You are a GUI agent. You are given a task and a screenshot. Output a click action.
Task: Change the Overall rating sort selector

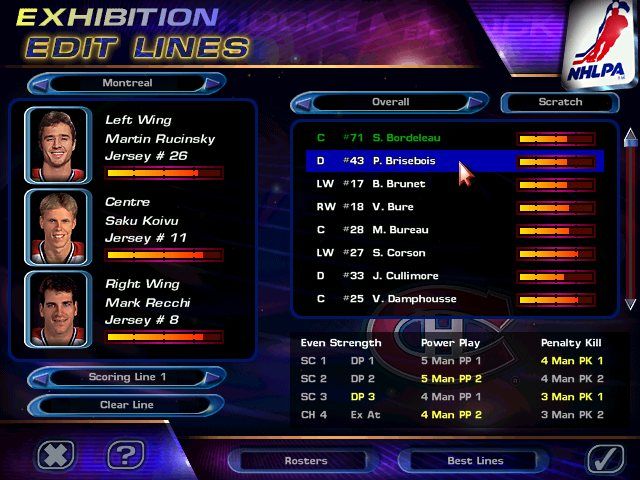click(390, 102)
